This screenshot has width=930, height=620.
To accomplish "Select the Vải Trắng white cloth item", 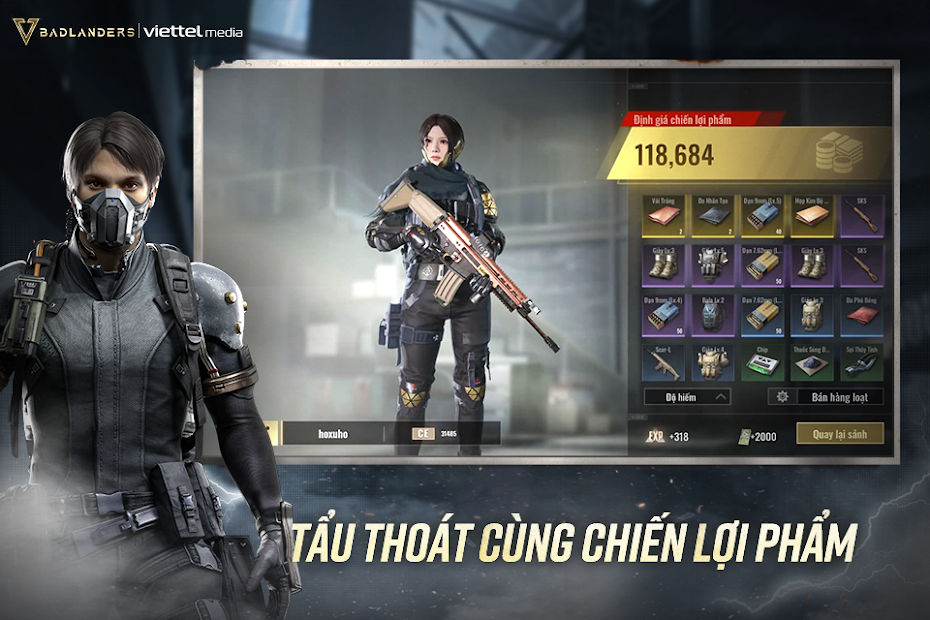I will tap(663, 216).
